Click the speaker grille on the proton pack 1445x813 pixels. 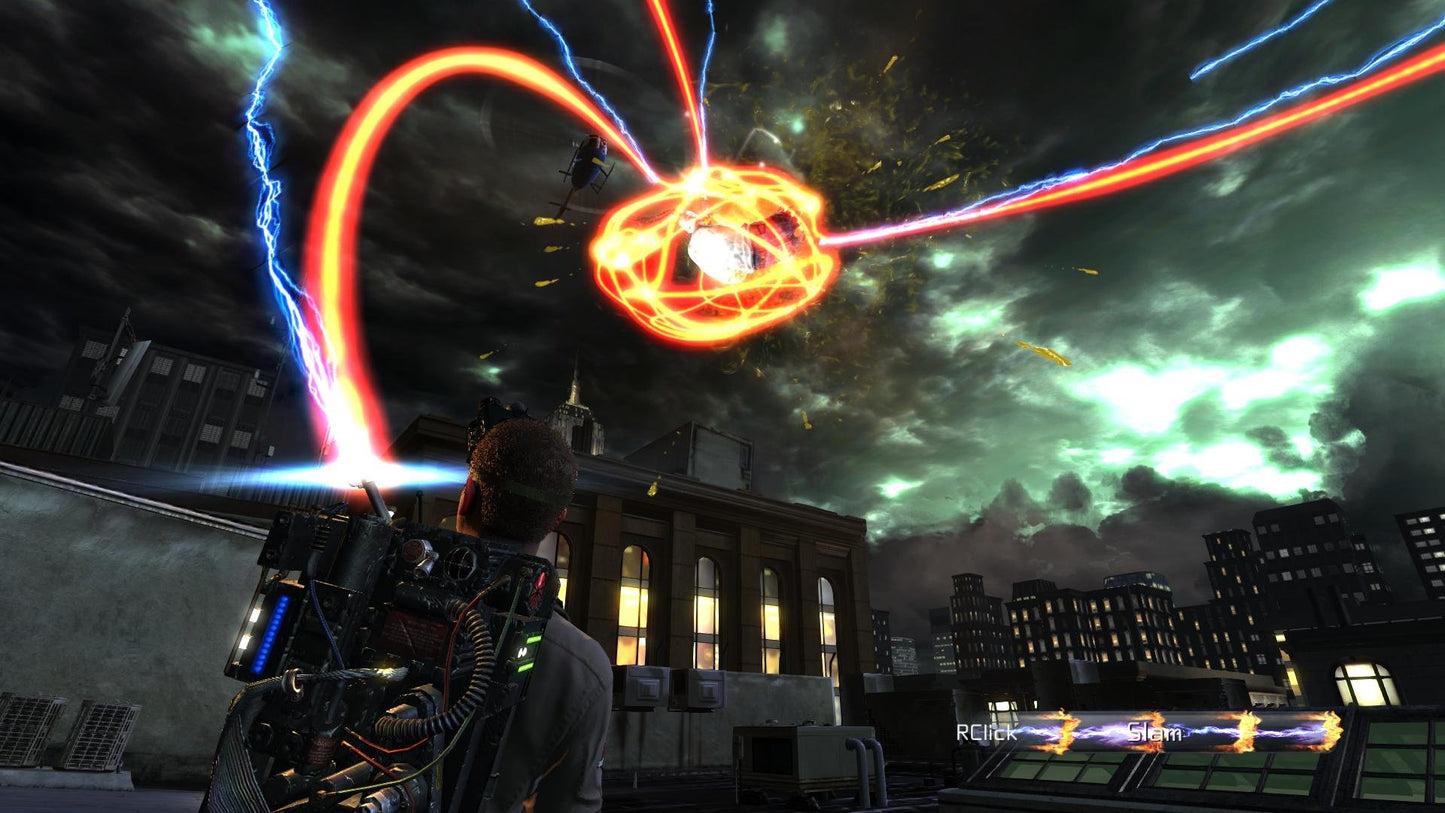[462, 562]
